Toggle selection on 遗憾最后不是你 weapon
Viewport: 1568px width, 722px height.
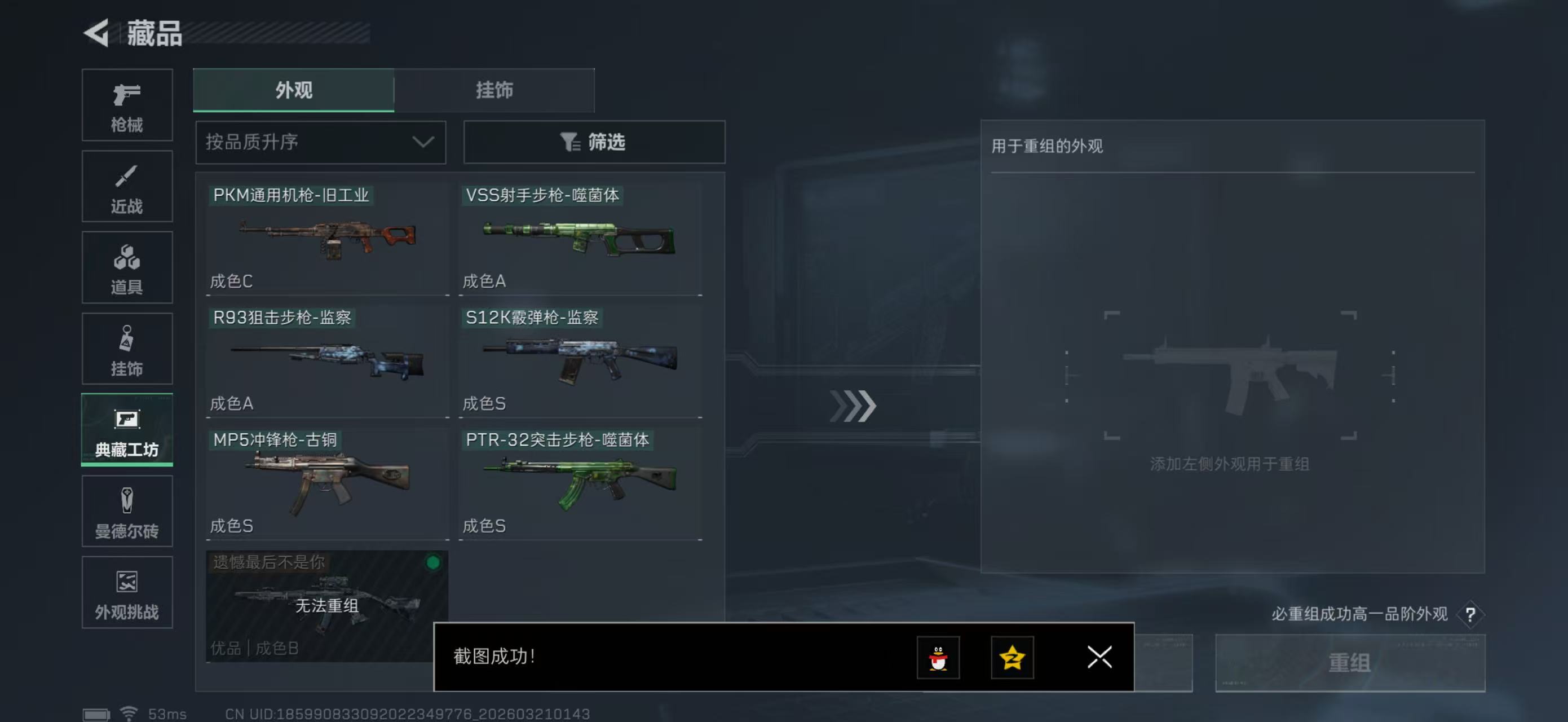click(x=326, y=602)
